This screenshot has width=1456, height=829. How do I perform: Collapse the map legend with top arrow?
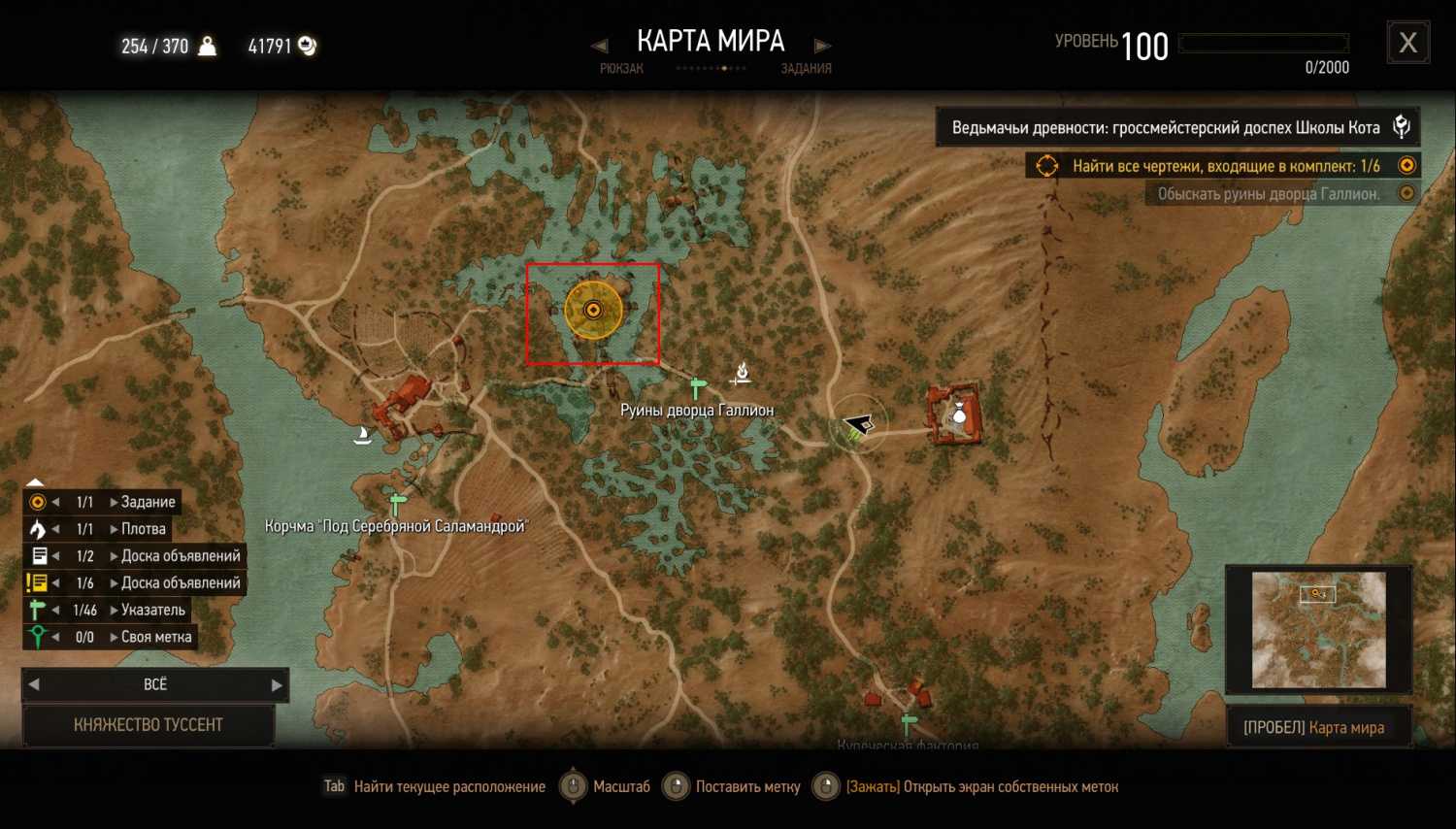pos(35,481)
